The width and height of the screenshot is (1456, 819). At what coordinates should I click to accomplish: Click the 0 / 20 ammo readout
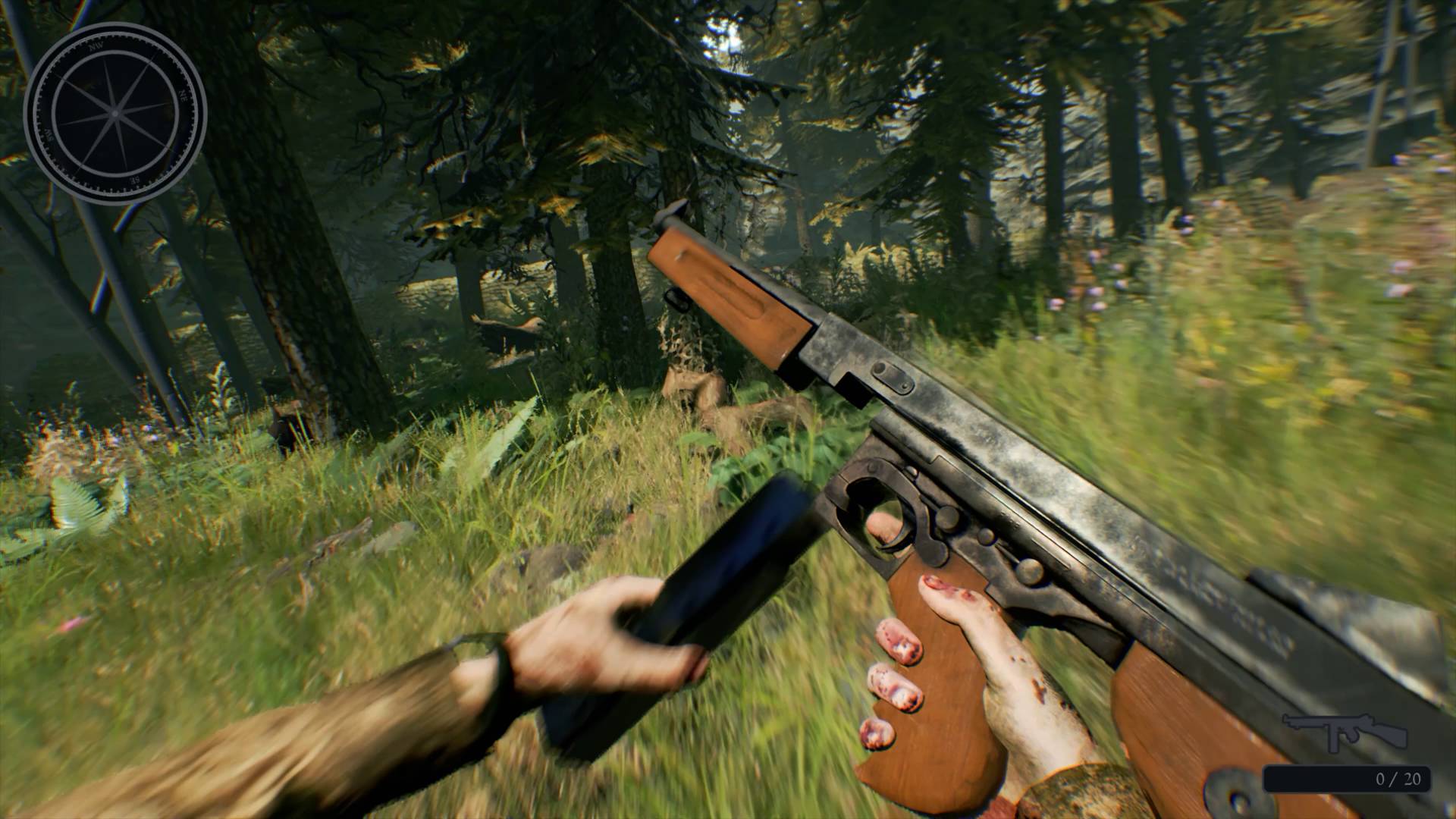[x=1400, y=778]
